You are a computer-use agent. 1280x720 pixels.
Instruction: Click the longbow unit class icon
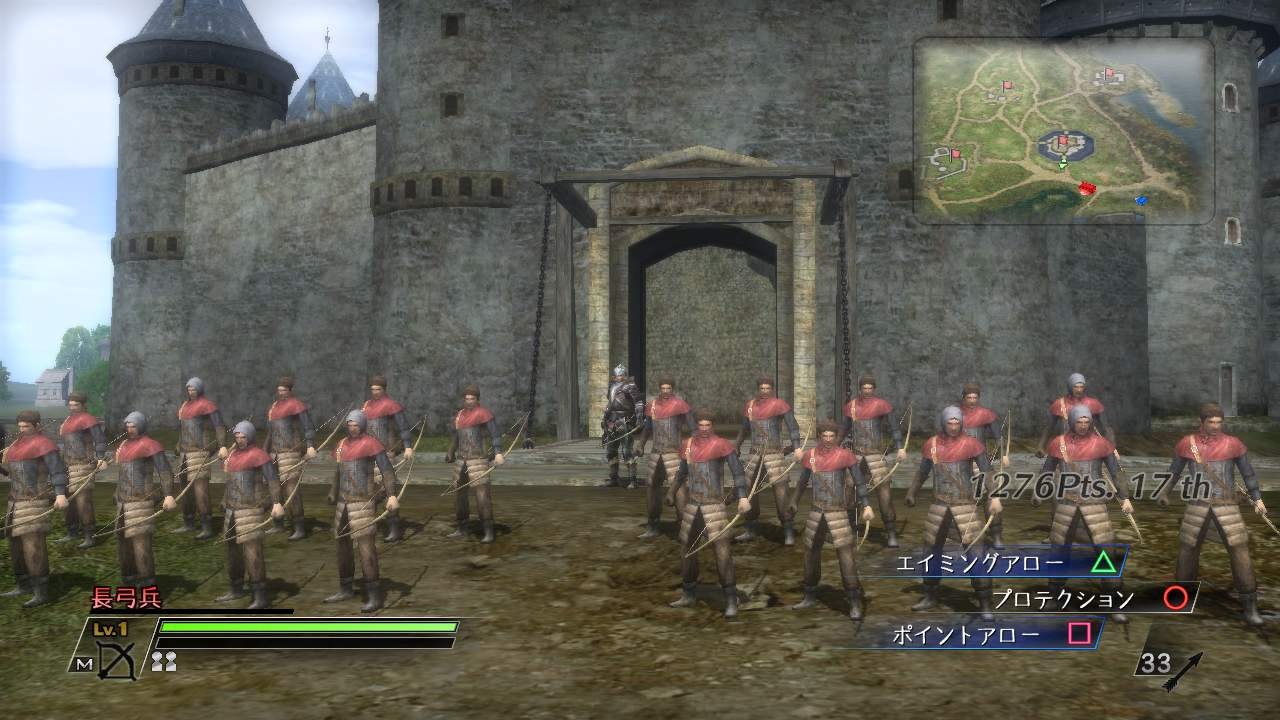[116, 661]
